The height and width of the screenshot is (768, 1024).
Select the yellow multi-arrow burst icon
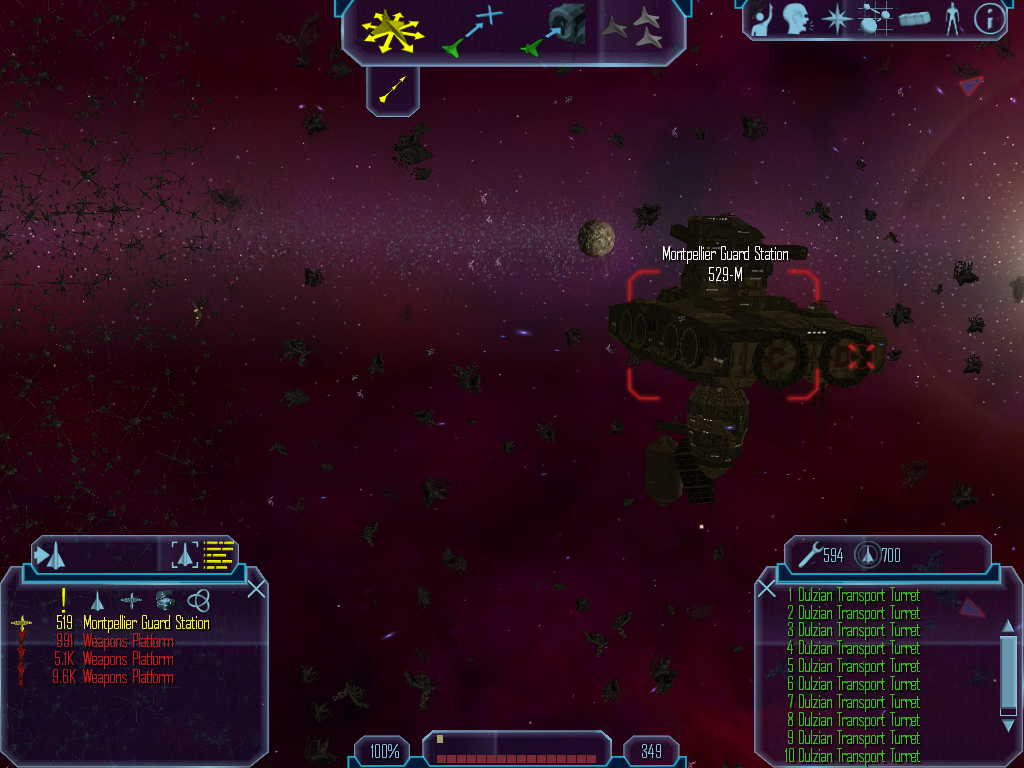click(393, 30)
